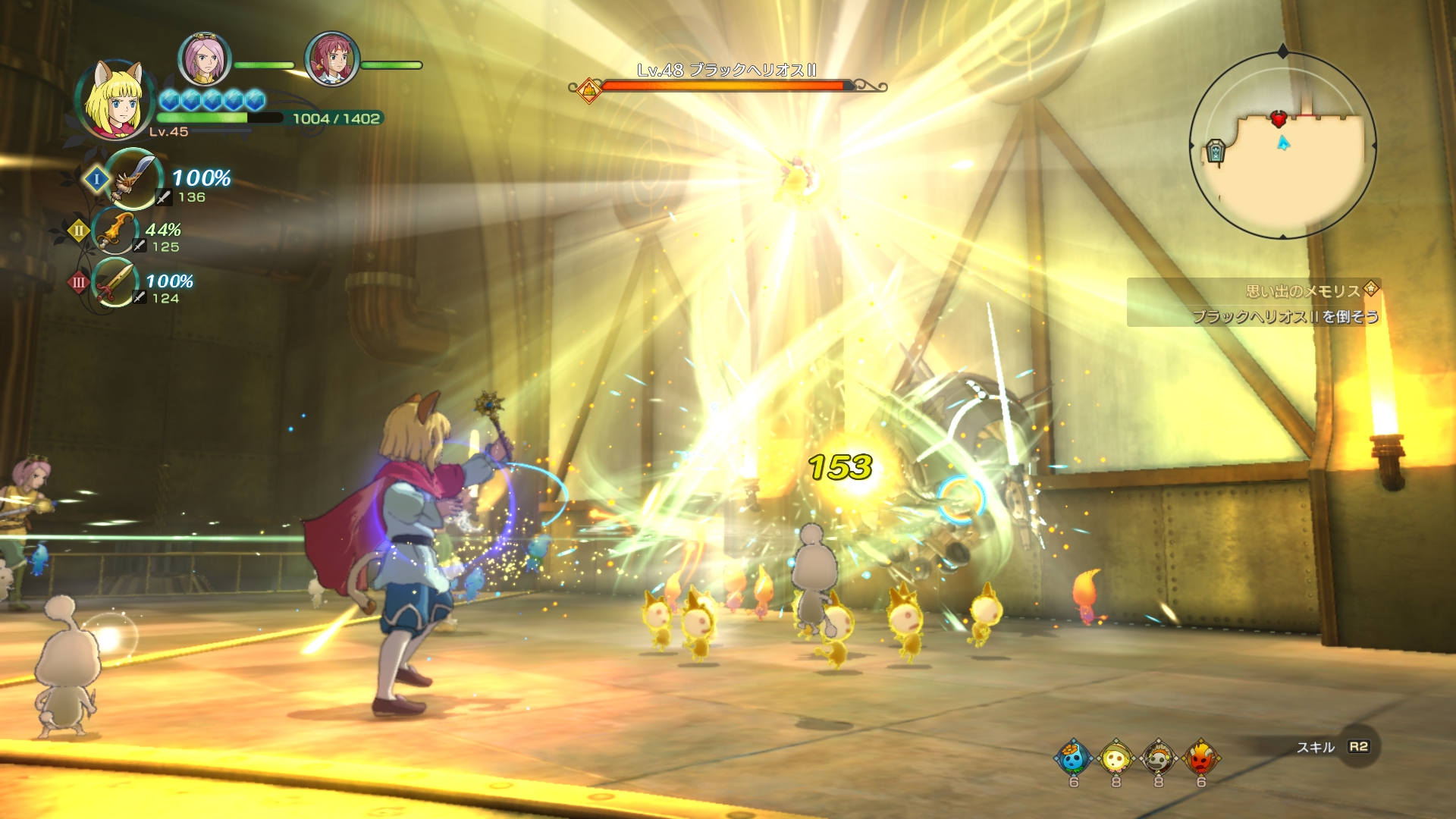Click the red boss marker on minimap
Screen dimensions: 1456x819
(x=1279, y=119)
